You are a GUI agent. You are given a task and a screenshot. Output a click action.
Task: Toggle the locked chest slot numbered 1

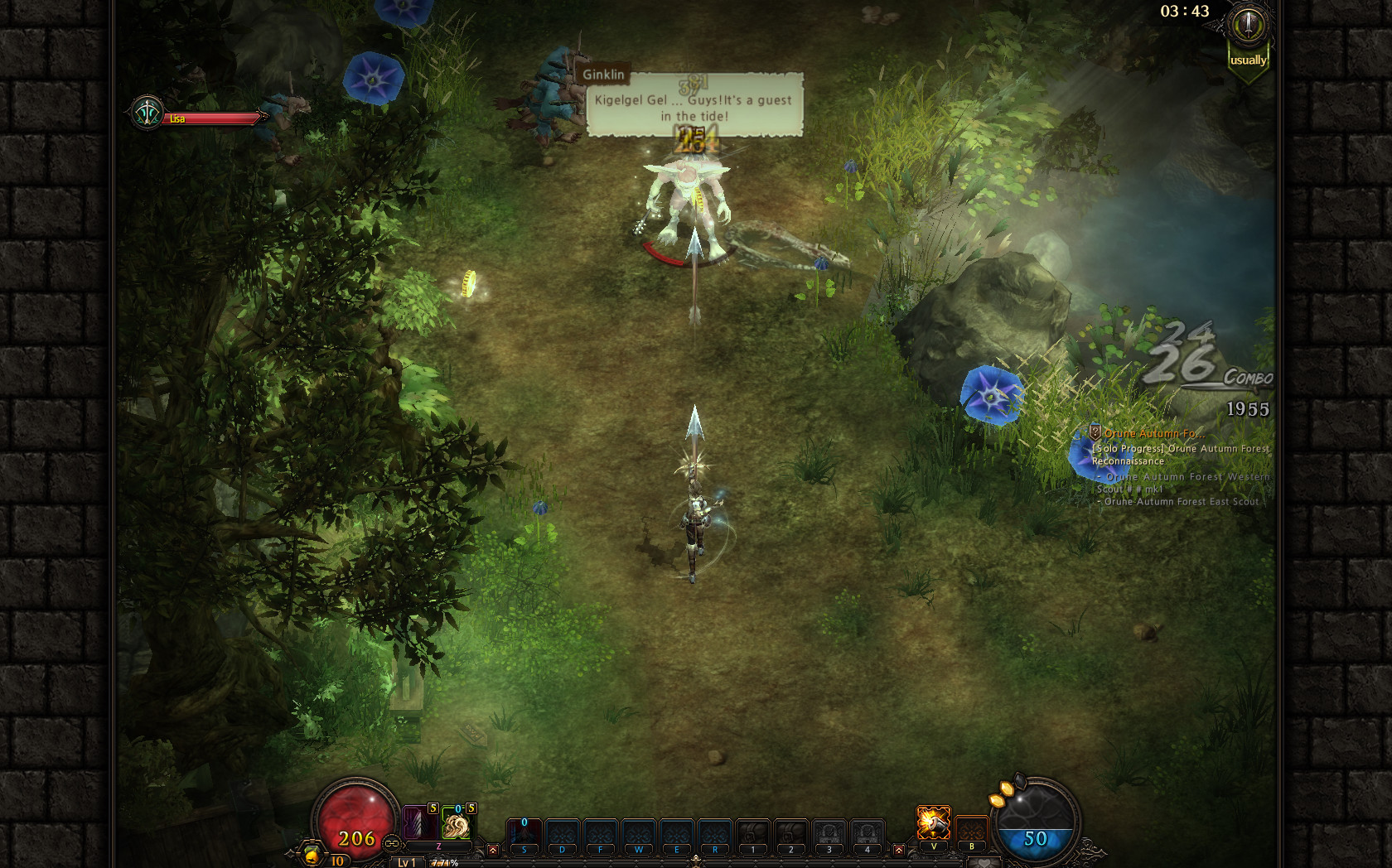point(752,827)
